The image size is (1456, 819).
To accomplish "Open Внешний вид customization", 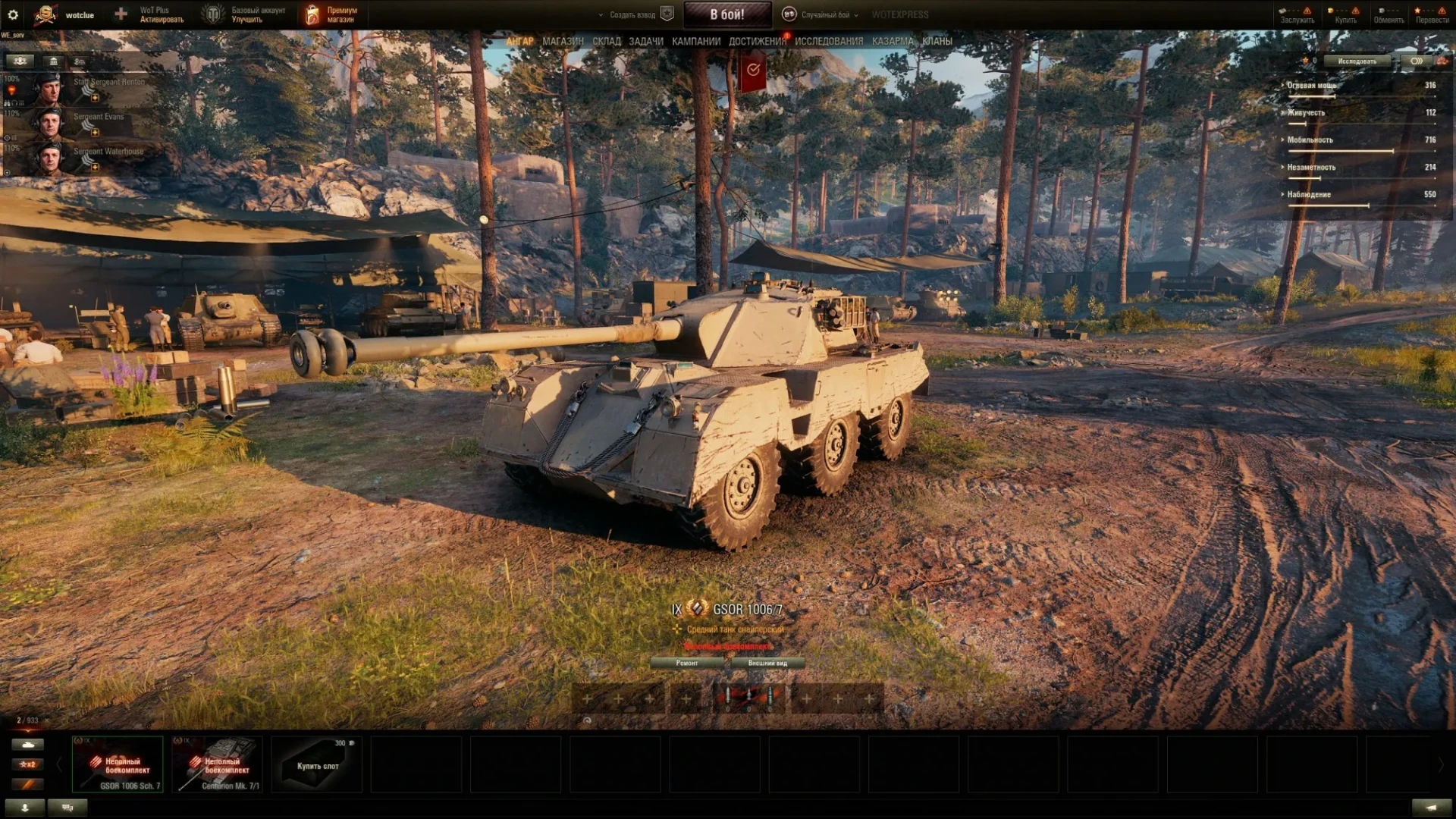I will pos(767,664).
